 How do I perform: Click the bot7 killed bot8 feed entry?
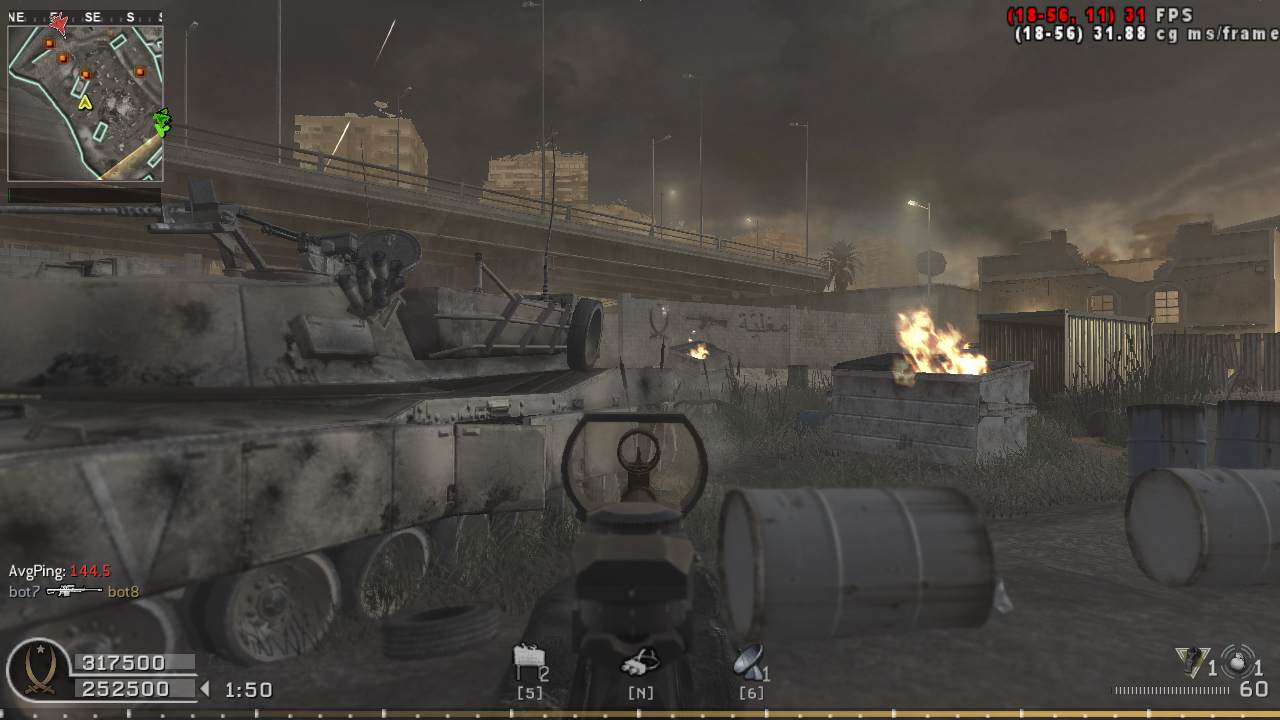[x=74, y=591]
